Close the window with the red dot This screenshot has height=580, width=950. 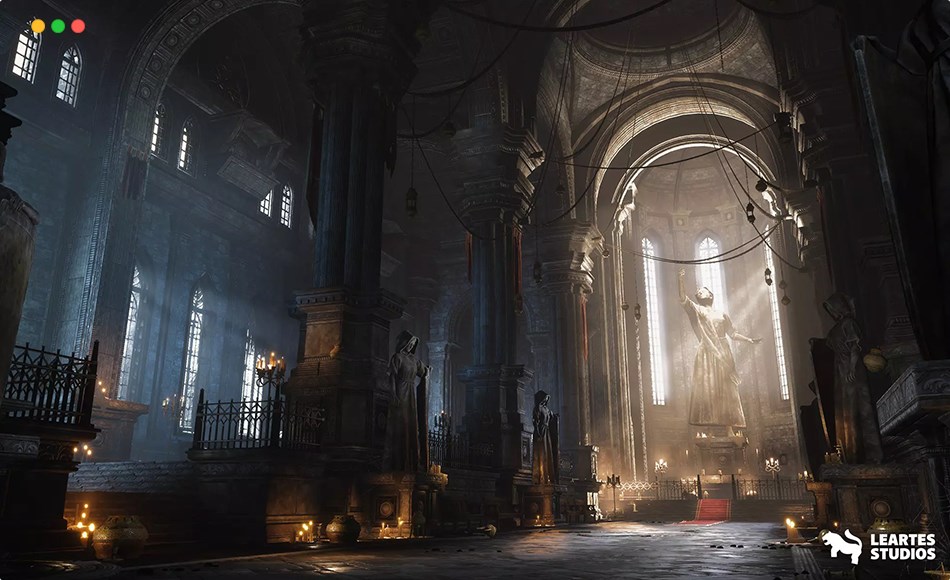[x=78, y=26]
